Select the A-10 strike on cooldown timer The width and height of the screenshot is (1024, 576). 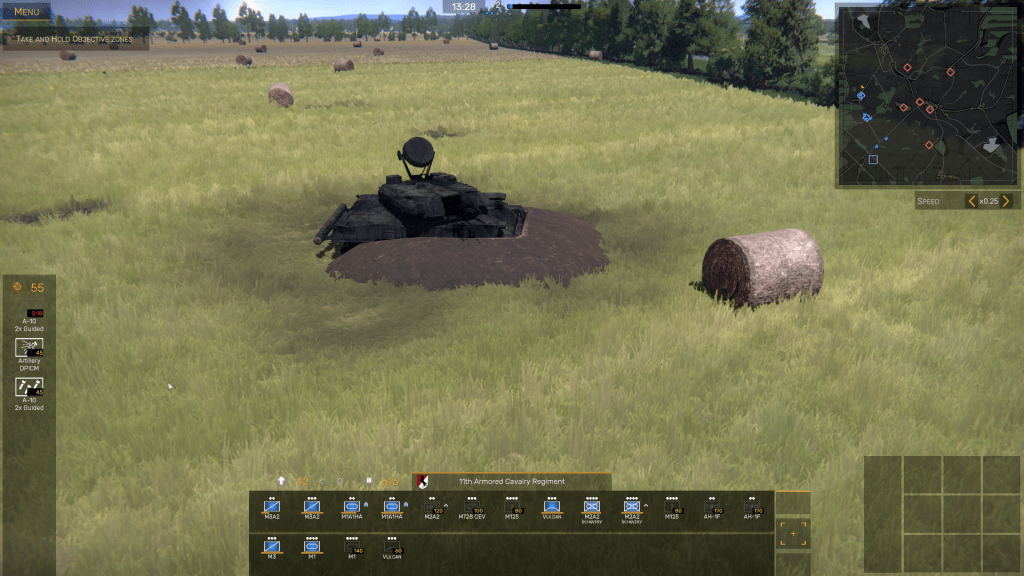click(x=29, y=318)
